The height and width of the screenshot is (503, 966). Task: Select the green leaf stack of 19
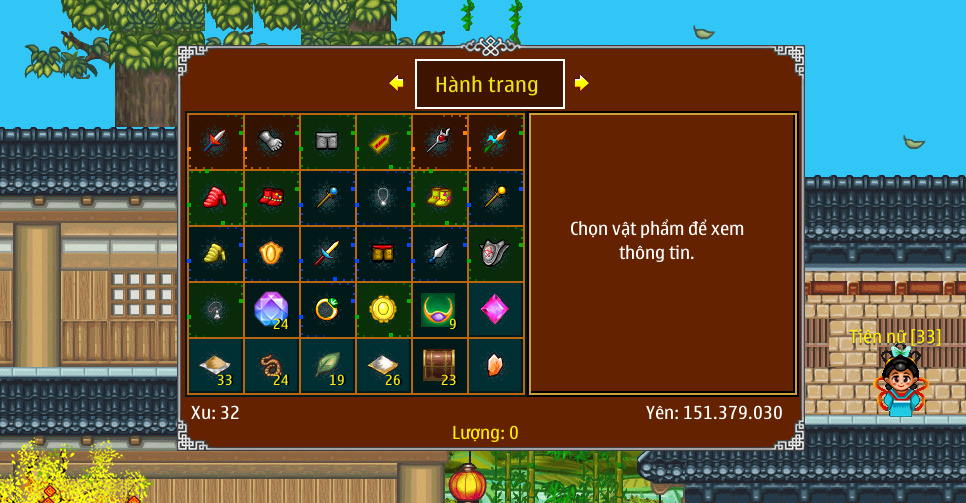pyautogui.click(x=327, y=366)
